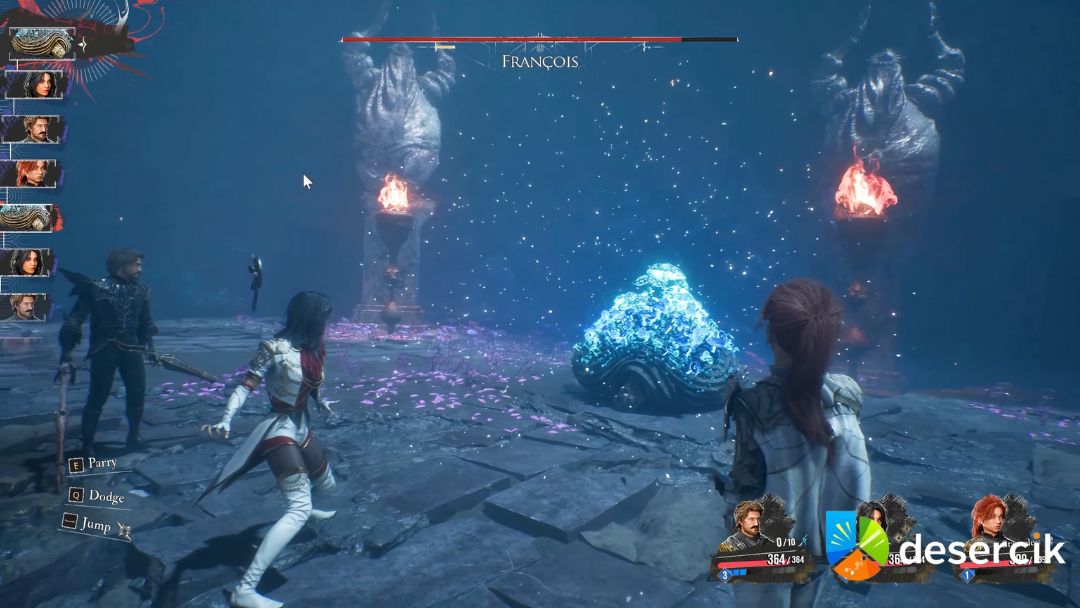Screen dimensions: 1080x608
Task: Select François's active-turn portrait in the turn order
Action: point(41,43)
